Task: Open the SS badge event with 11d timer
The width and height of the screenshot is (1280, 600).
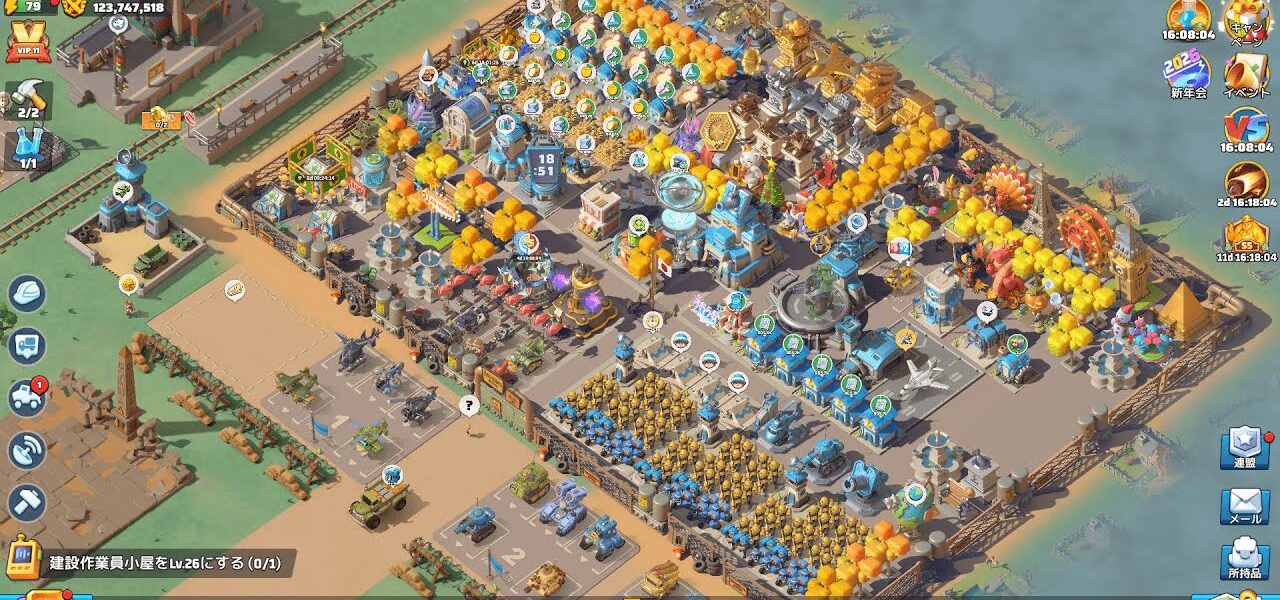Action: 1246,240
